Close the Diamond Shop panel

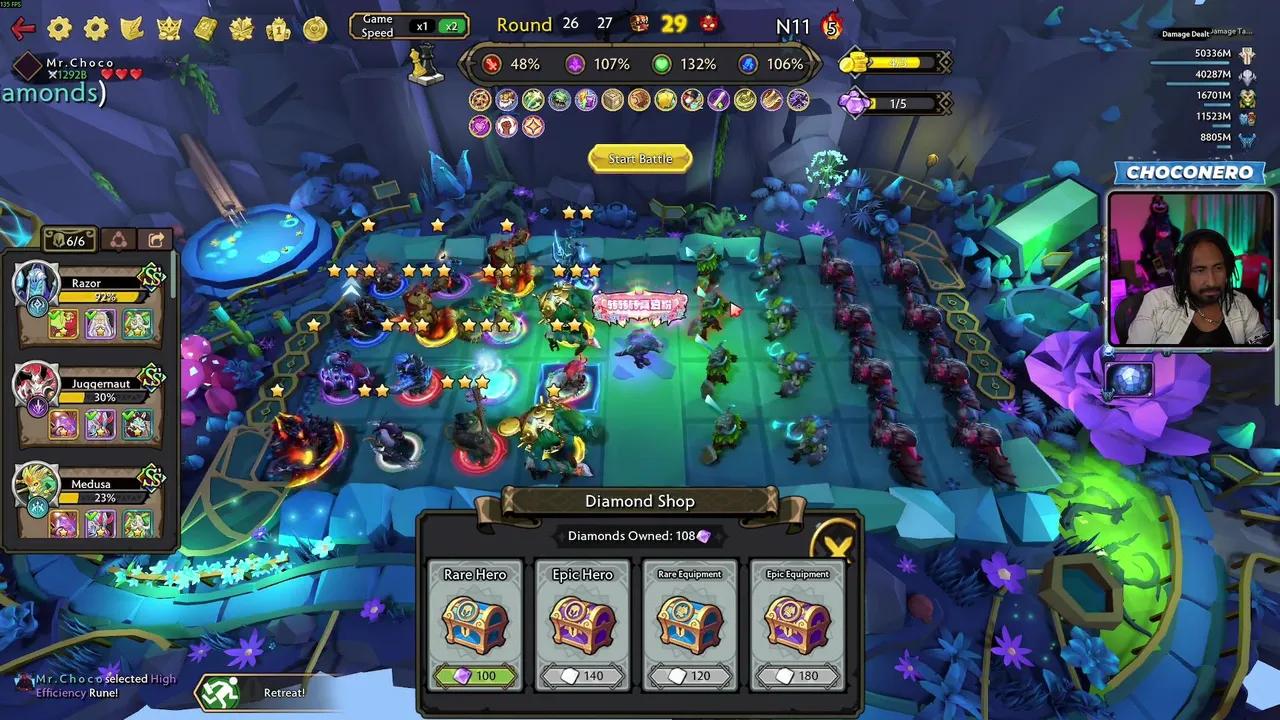pyautogui.click(x=836, y=545)
